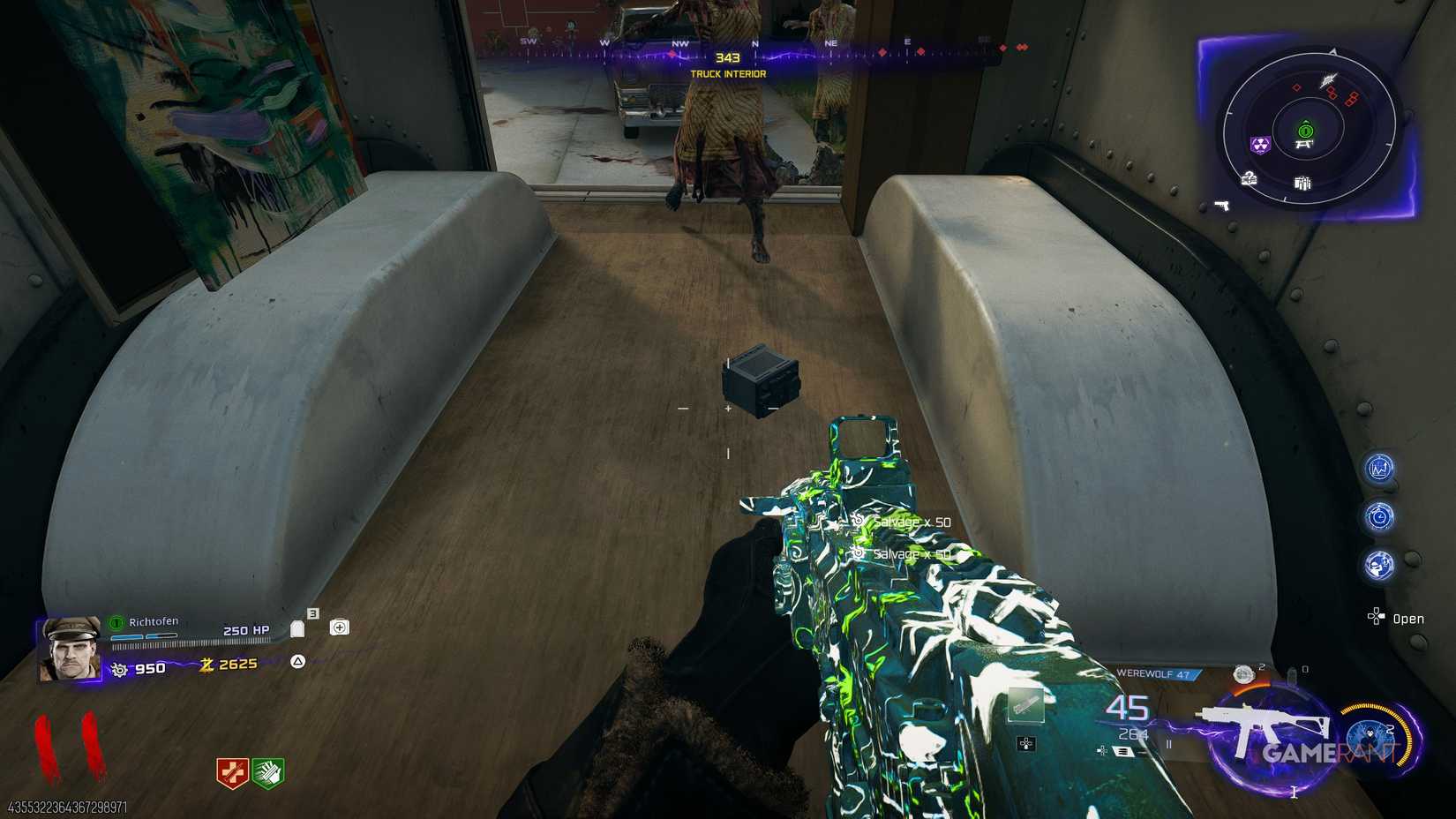
Task: Expand the triangle prompt beside the essence counter
Action: click(x=296, y=662)
